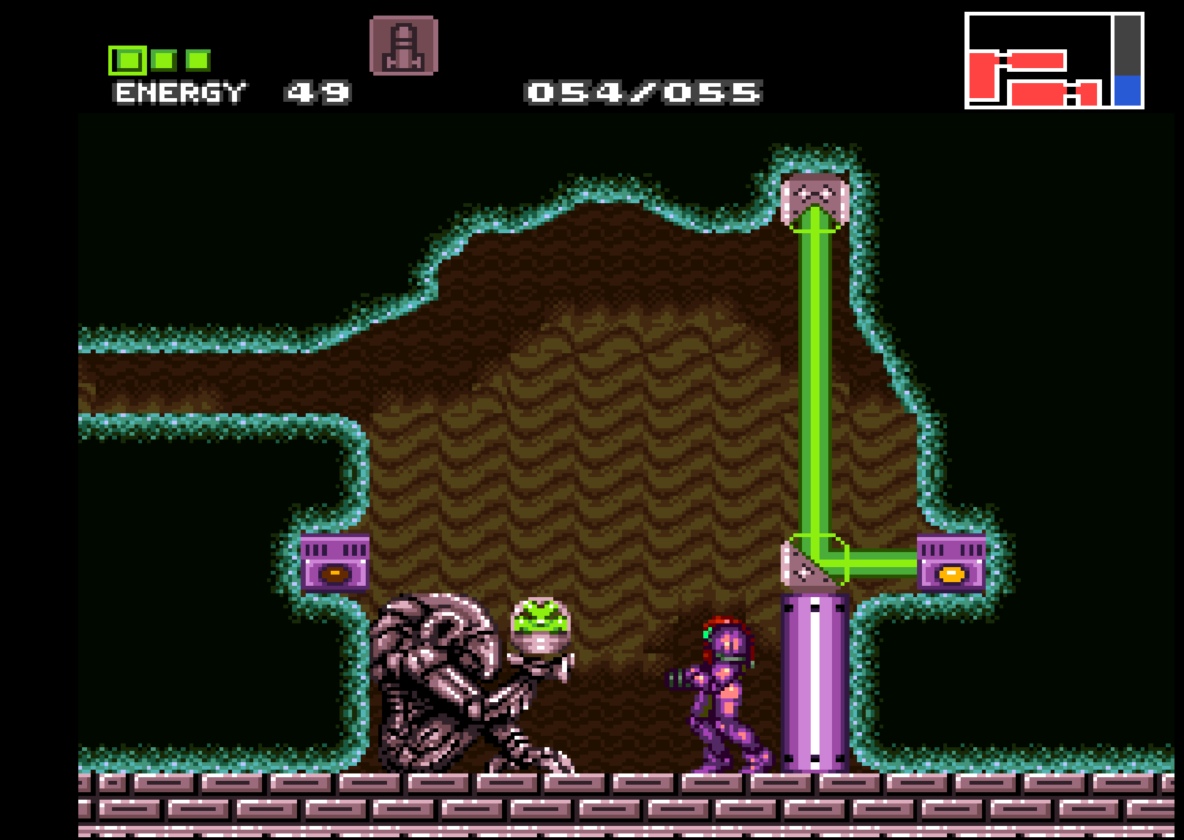Select the missile weapon icon

403,46
